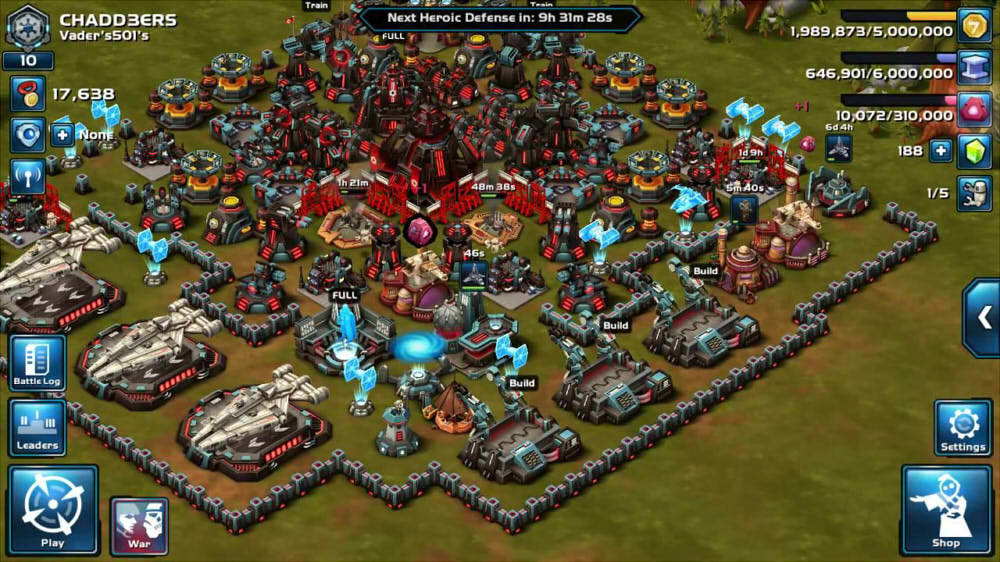
Task: Add shield protection with the plus button
Action: click(62, 133)
